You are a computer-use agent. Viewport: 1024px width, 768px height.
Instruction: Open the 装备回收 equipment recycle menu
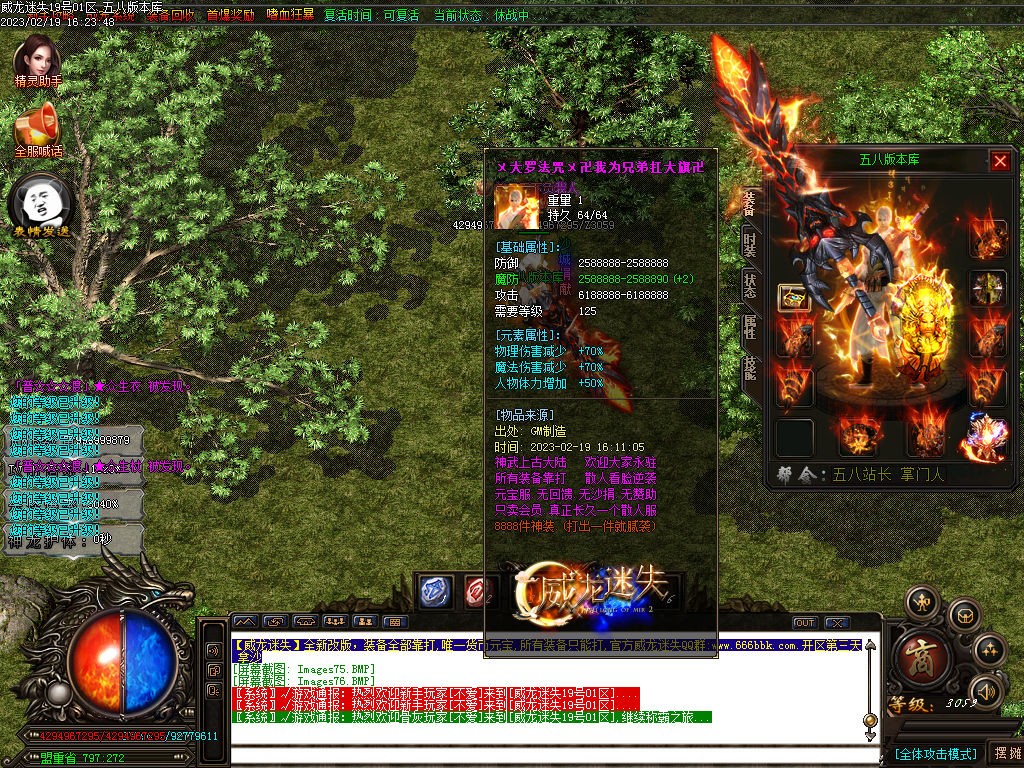coord(170,16)
